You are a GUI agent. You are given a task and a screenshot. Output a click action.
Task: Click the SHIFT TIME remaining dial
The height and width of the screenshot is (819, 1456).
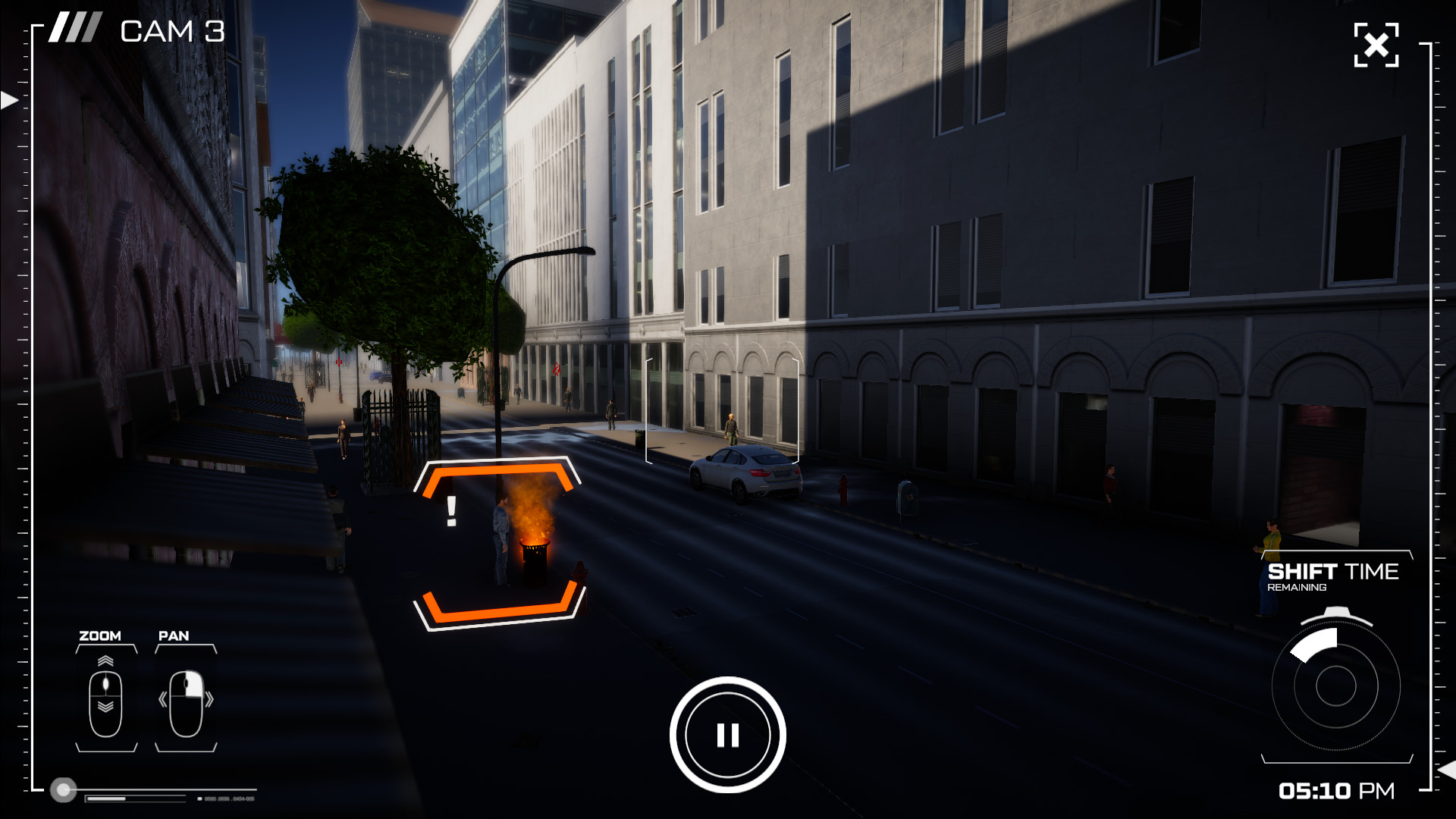coord(1338,686)
